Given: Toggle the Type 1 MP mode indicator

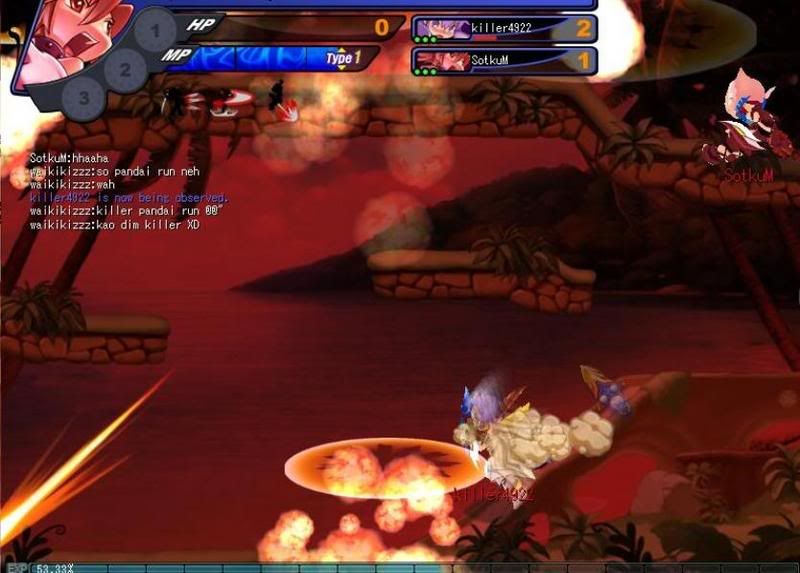Looking at the screenshot, I should pos(340,59).
